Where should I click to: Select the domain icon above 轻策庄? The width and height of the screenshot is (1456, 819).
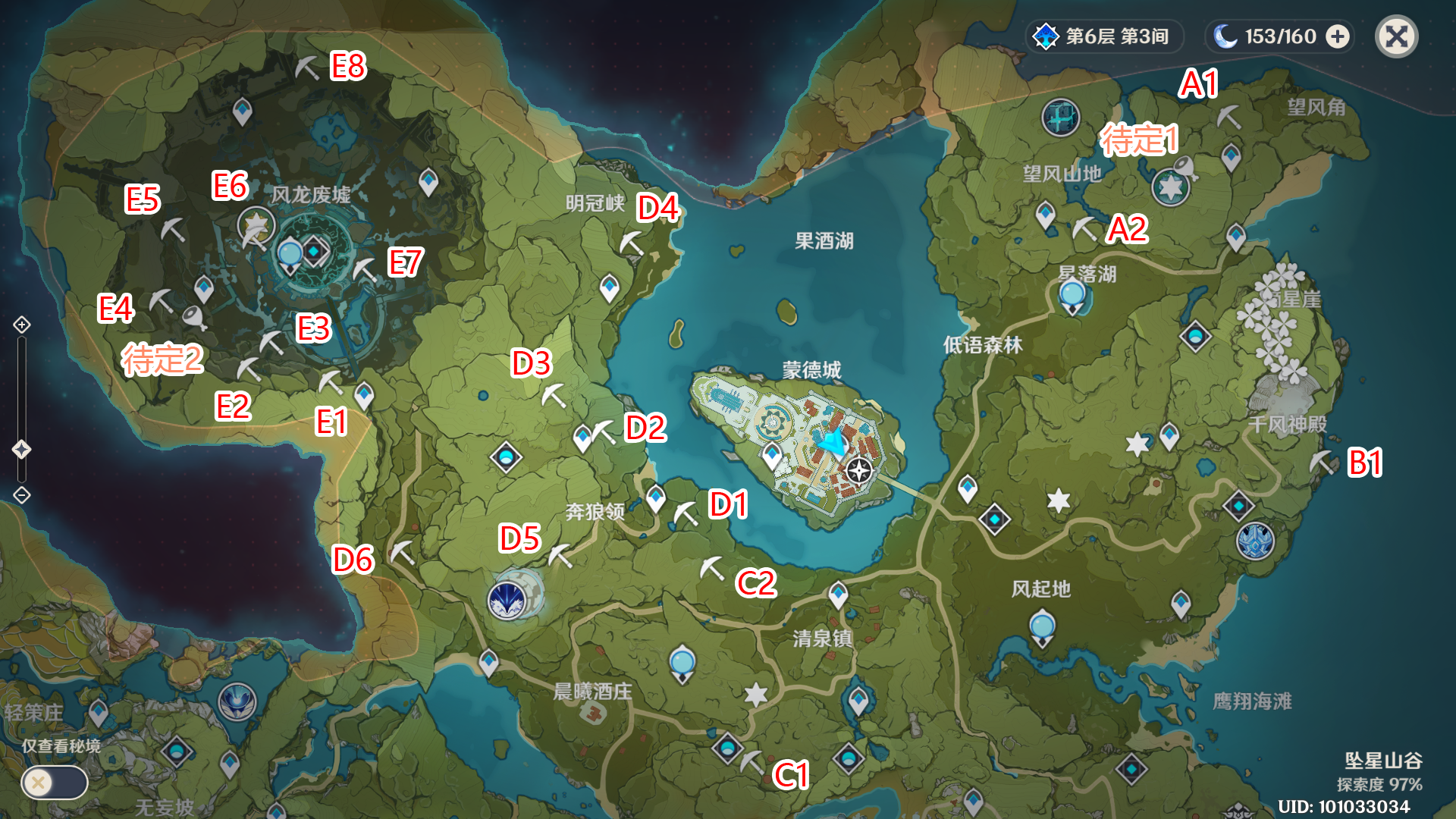237,701
